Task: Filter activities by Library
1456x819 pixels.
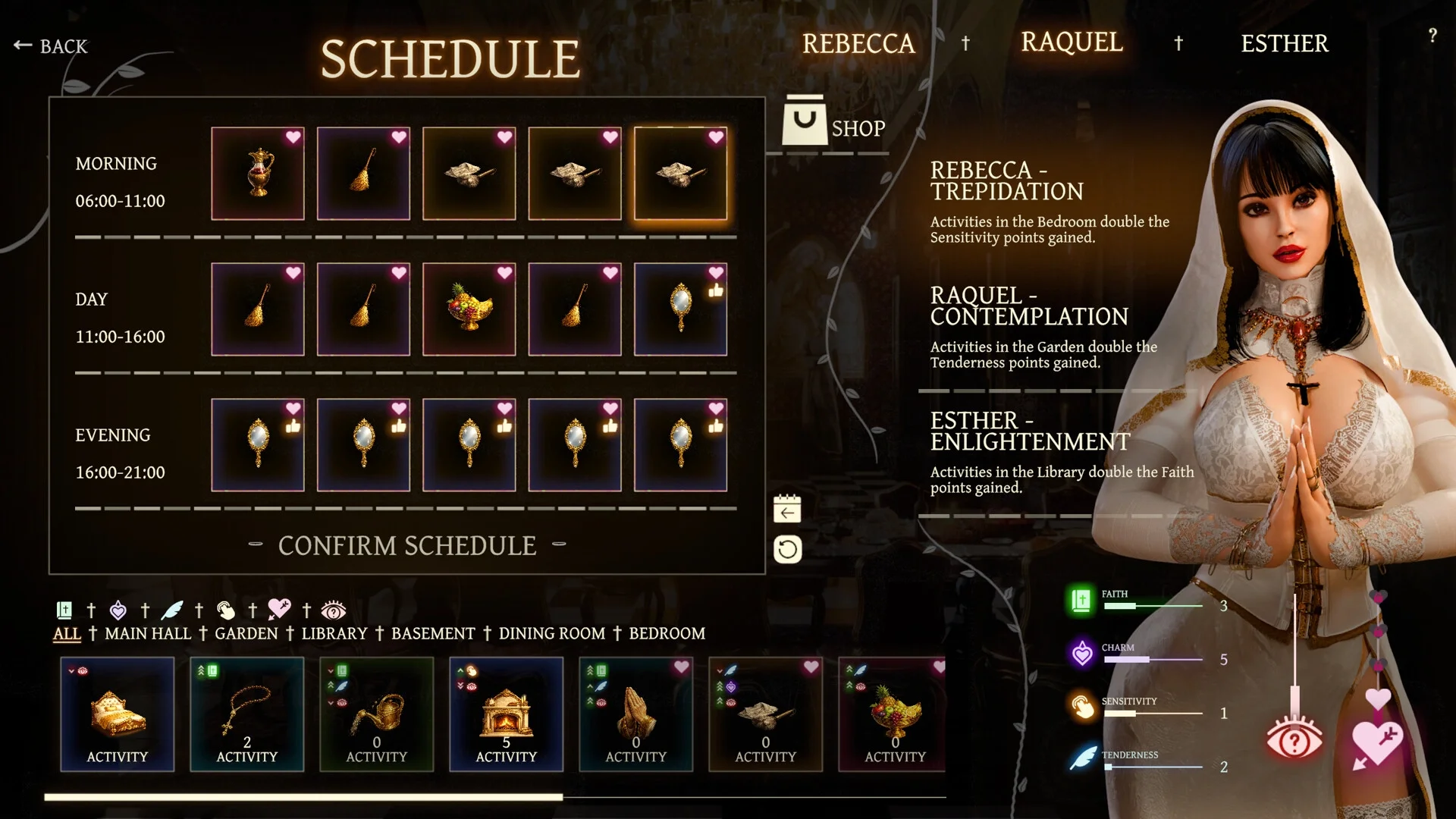Action: (334, 633)
